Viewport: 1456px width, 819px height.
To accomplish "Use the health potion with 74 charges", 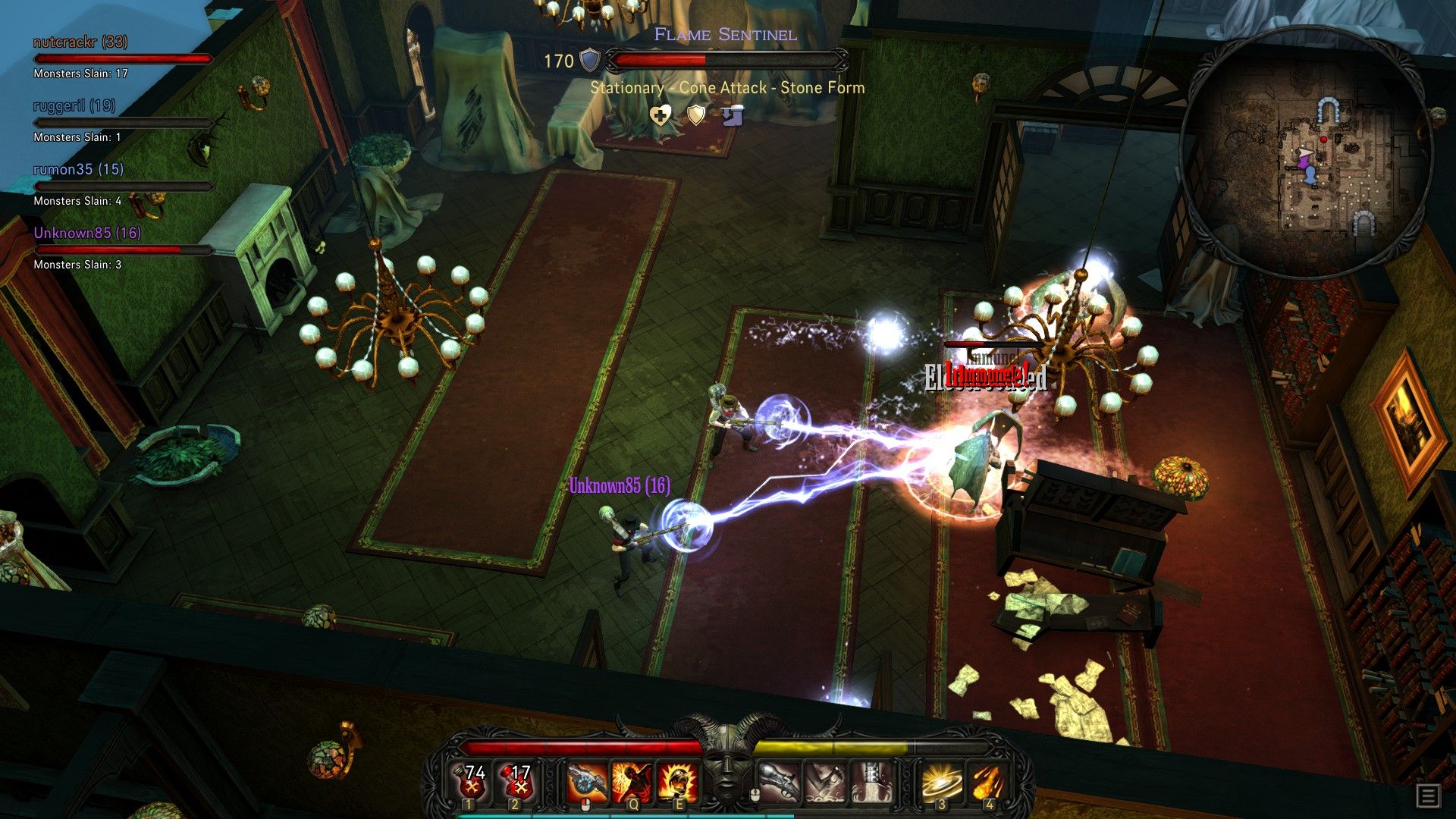I will pos(472,781).
